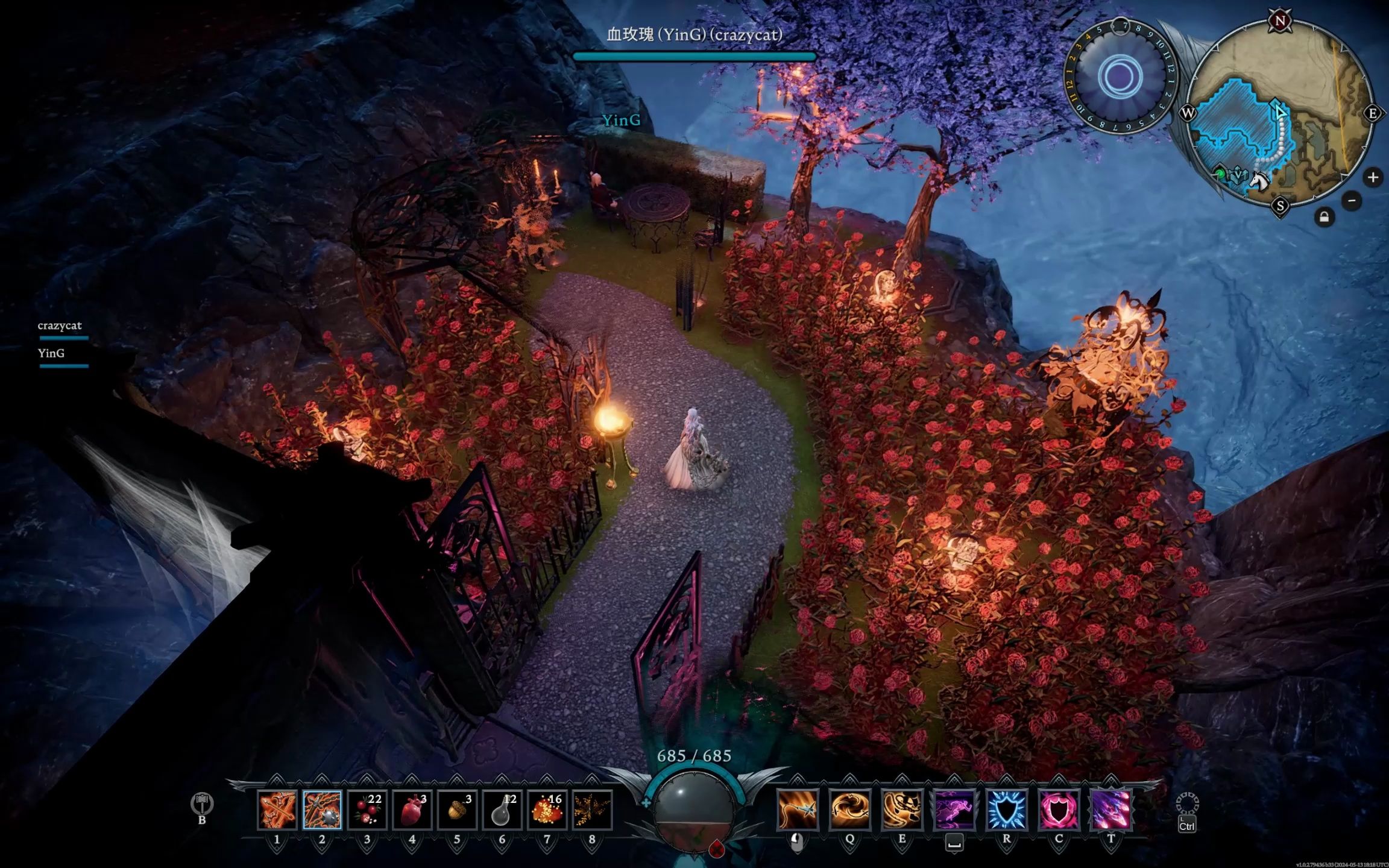Cast the blue frost shield spell

[1006, 809]
